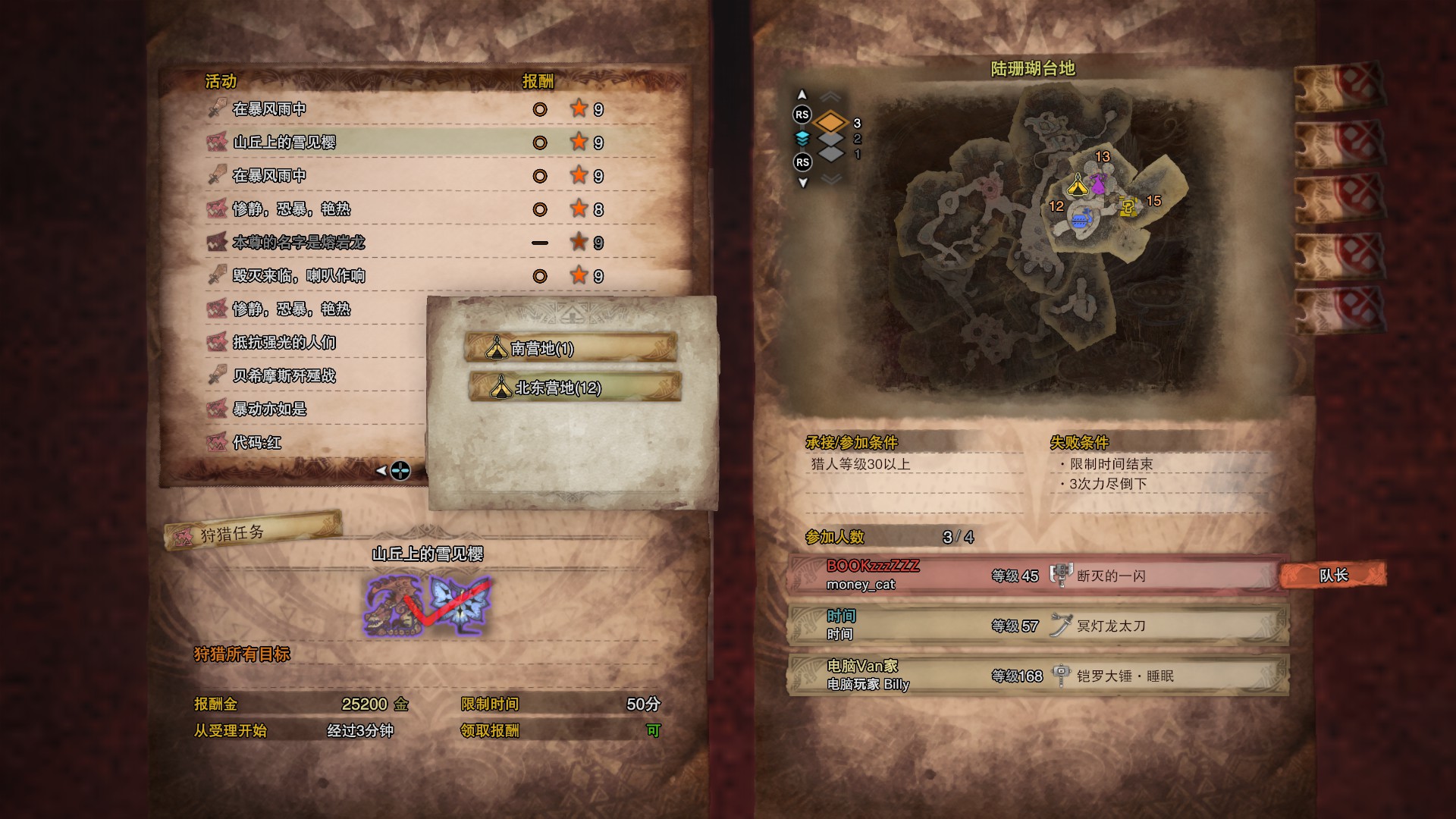Viewport: 1456px width, 819px height.
Task: Pick the 毁灭来临，喇叭作响 quest
Action: coord(409,276)
